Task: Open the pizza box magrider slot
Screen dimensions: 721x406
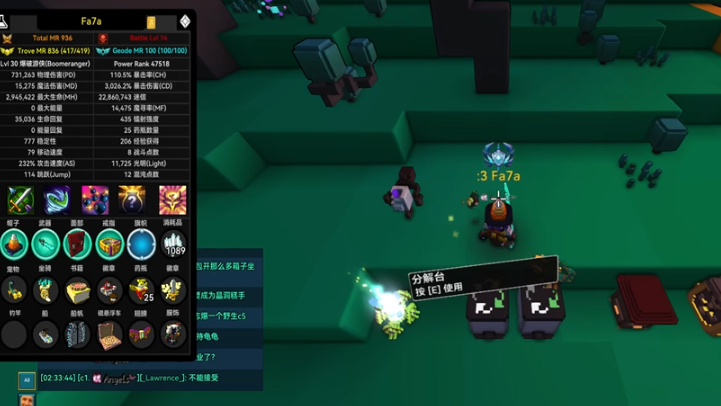Action: click(x=110, y=334)
